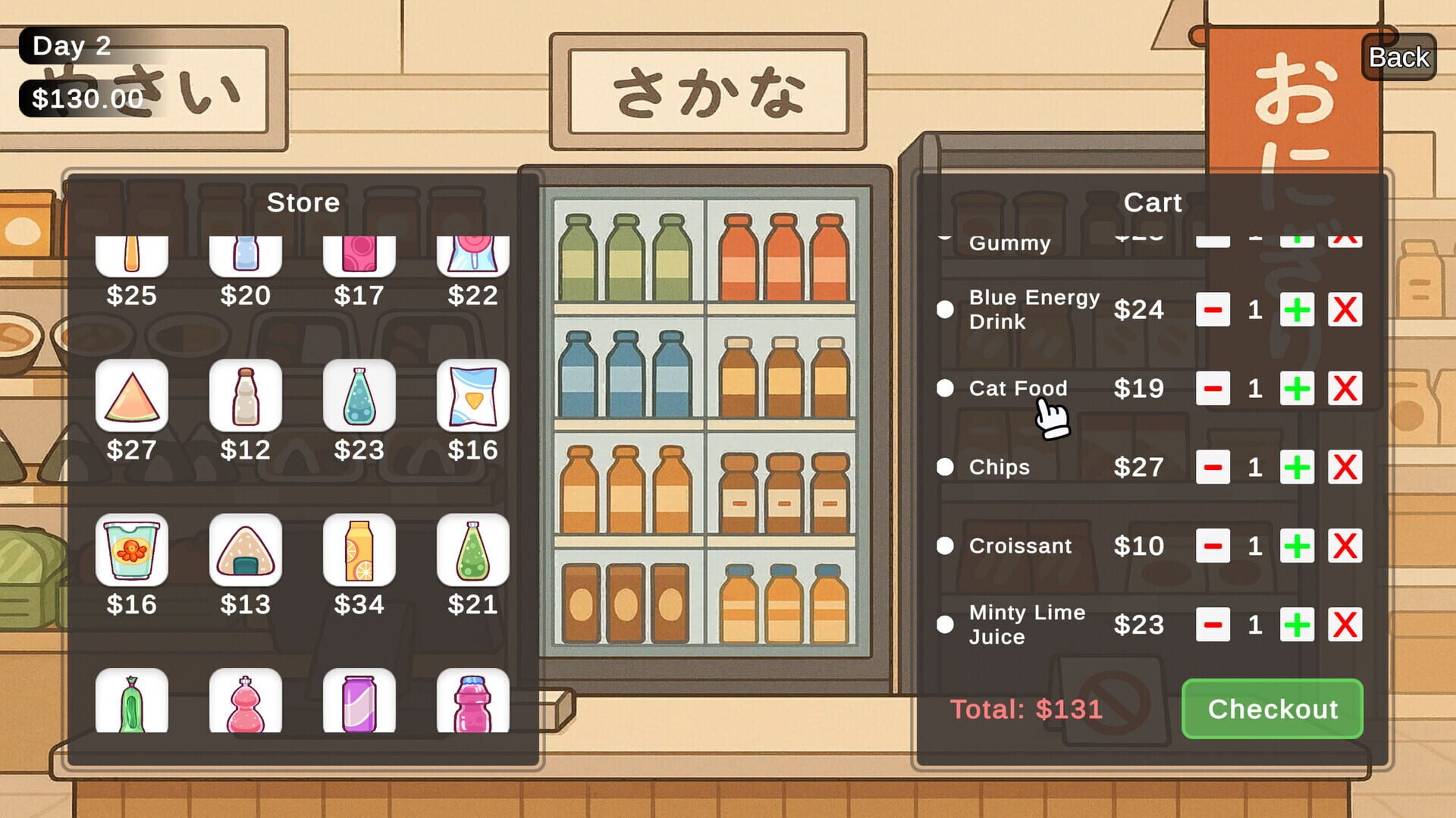Switch to the Cart panel
1456x818 pixels.
point(1153,202)
